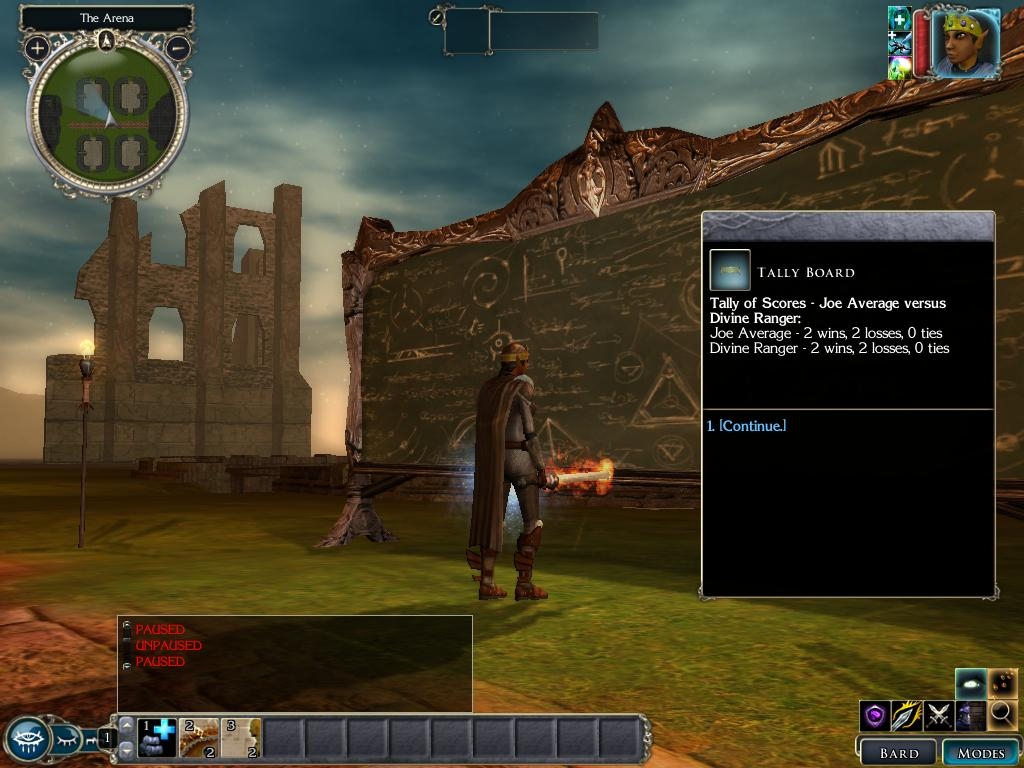Activate hotbar slot 2 item
1024x768 pixels.
199,738
